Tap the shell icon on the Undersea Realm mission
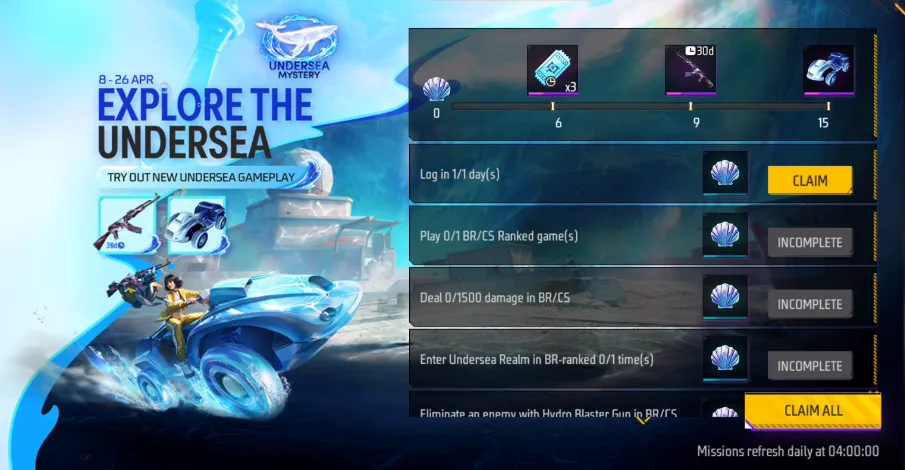Image resolution: width=905 pixels, height=470 pixels. (725, 359)
